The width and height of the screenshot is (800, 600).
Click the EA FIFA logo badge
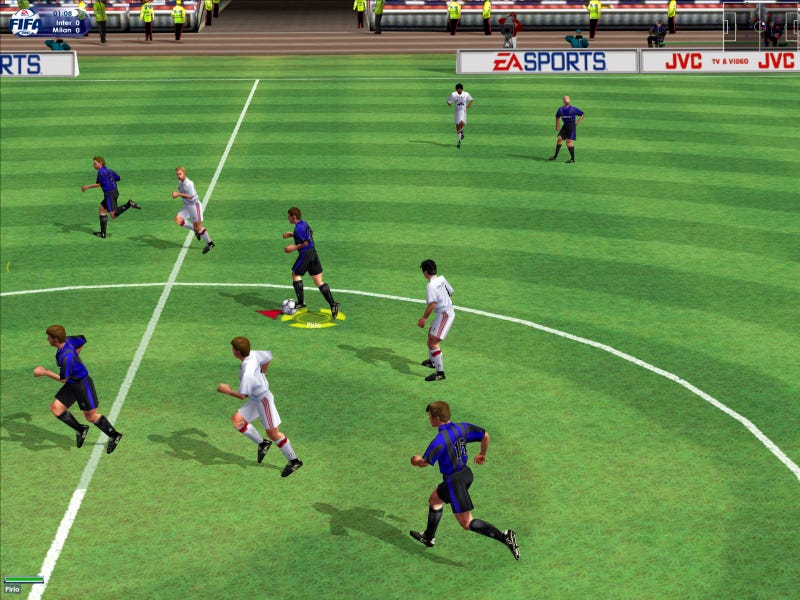click(25, 22)
